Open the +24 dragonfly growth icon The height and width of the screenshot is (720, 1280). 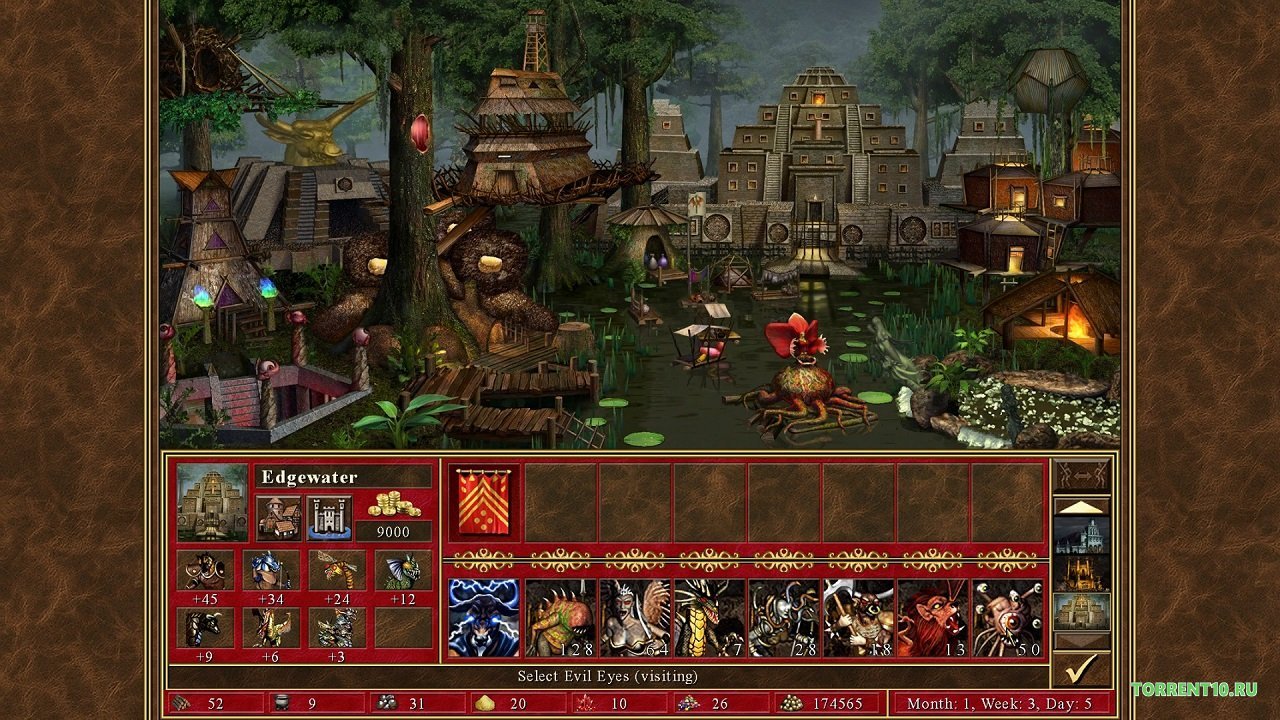[337, 571]
